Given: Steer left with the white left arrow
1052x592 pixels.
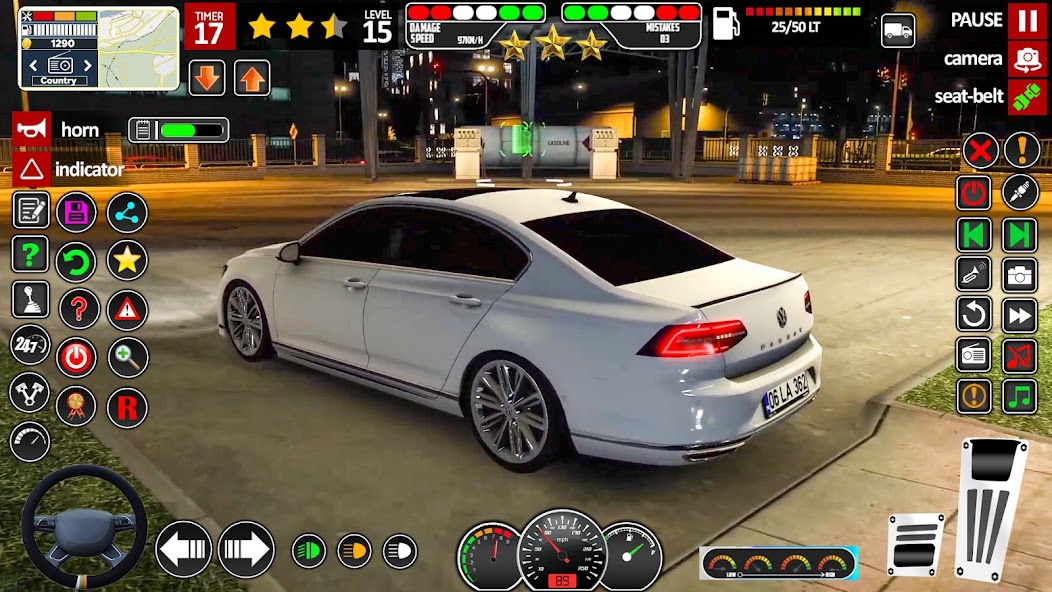Looking at the screenshot, I should tap(184, 549).
